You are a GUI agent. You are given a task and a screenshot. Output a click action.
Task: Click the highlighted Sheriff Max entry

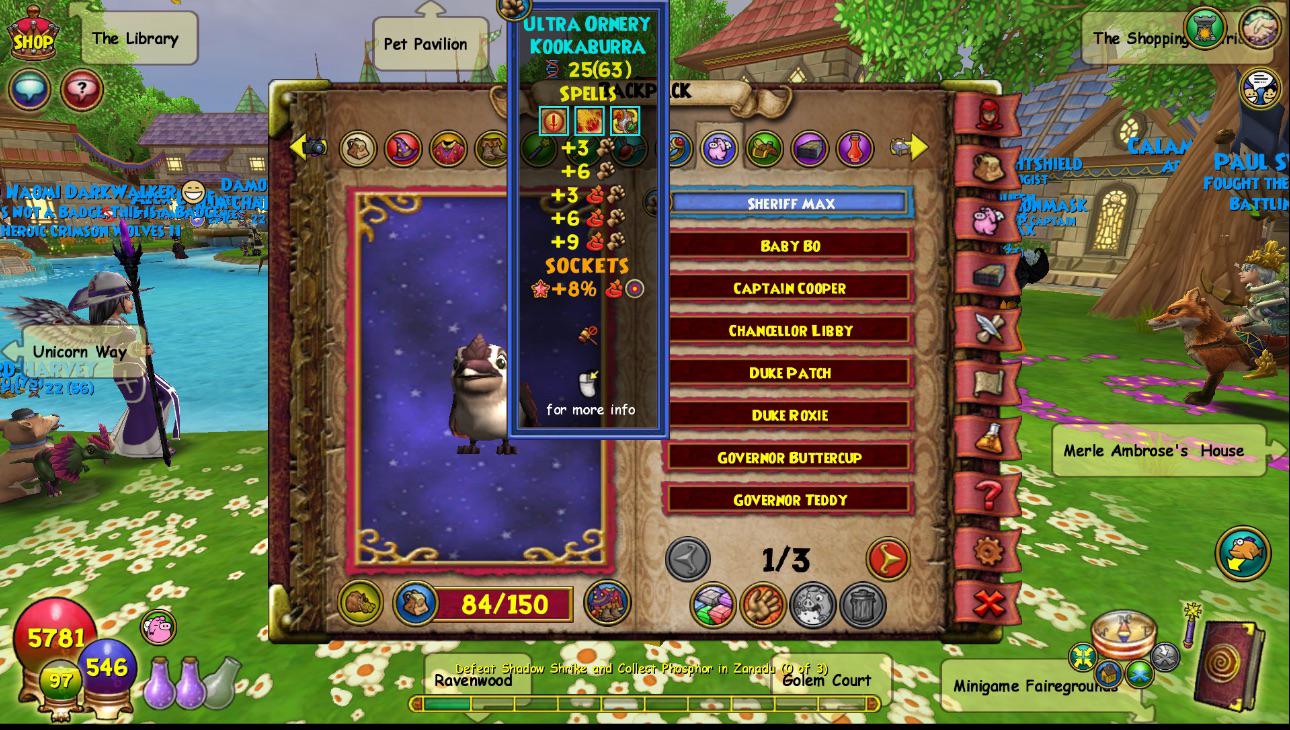[789, 203]
